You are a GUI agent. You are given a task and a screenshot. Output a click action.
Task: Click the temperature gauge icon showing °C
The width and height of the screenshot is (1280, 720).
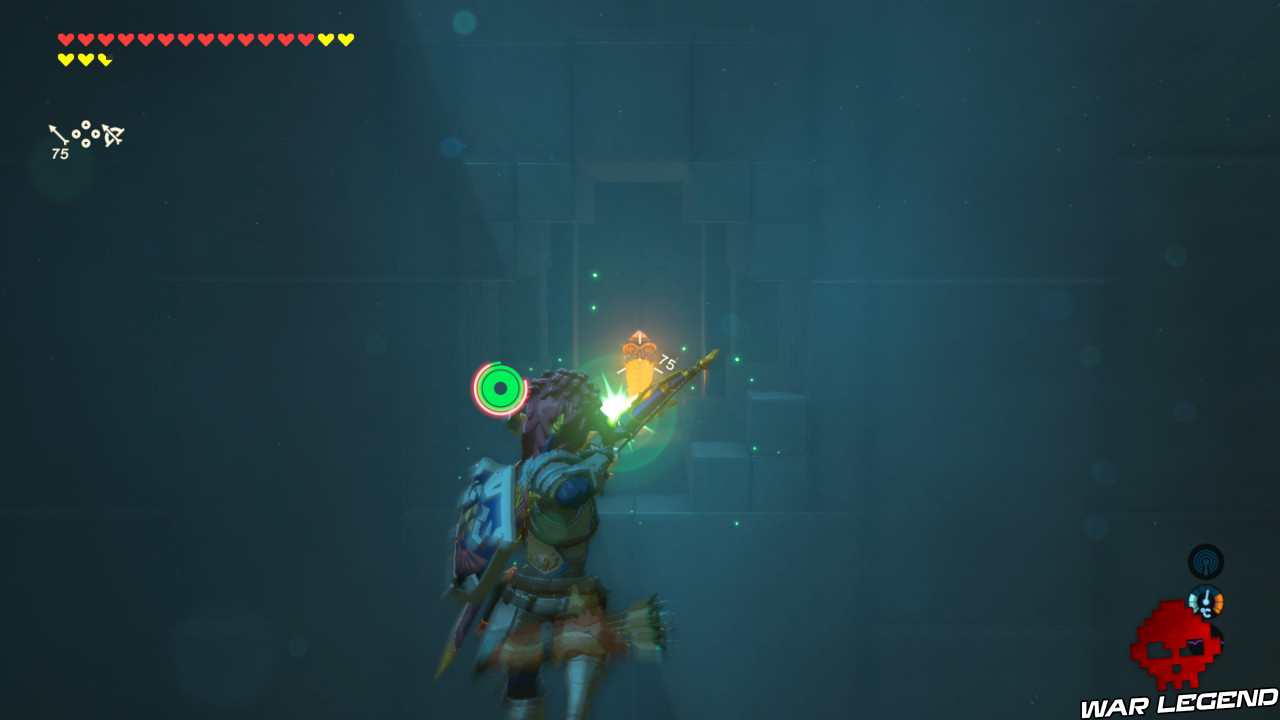coord(1206,600)
